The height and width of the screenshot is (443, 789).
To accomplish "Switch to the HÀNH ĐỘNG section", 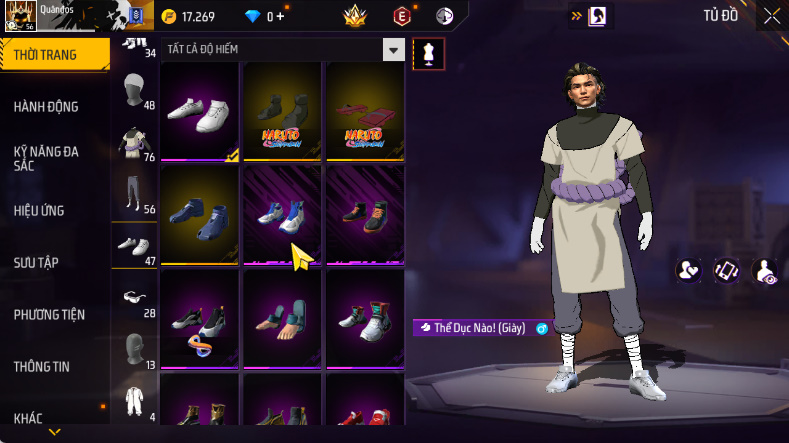I will click(46, 107).
